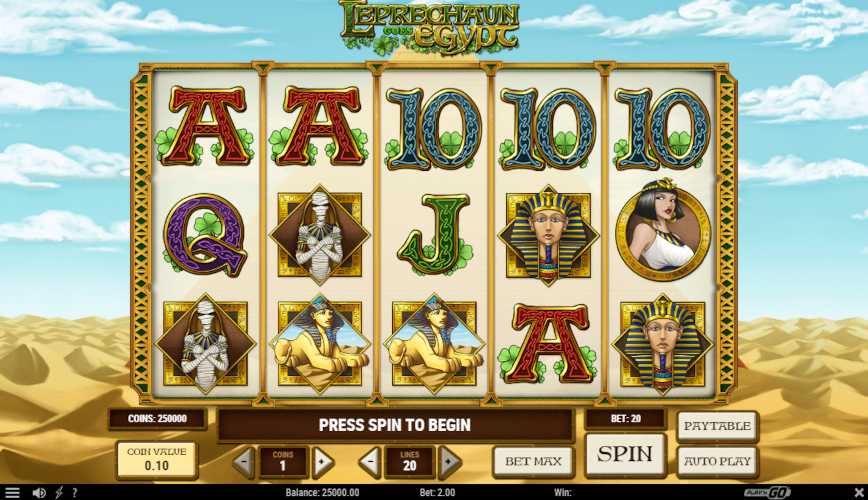Screen dimensions: 868x500
Task: Open the Paytable
Action: [717, 426]
